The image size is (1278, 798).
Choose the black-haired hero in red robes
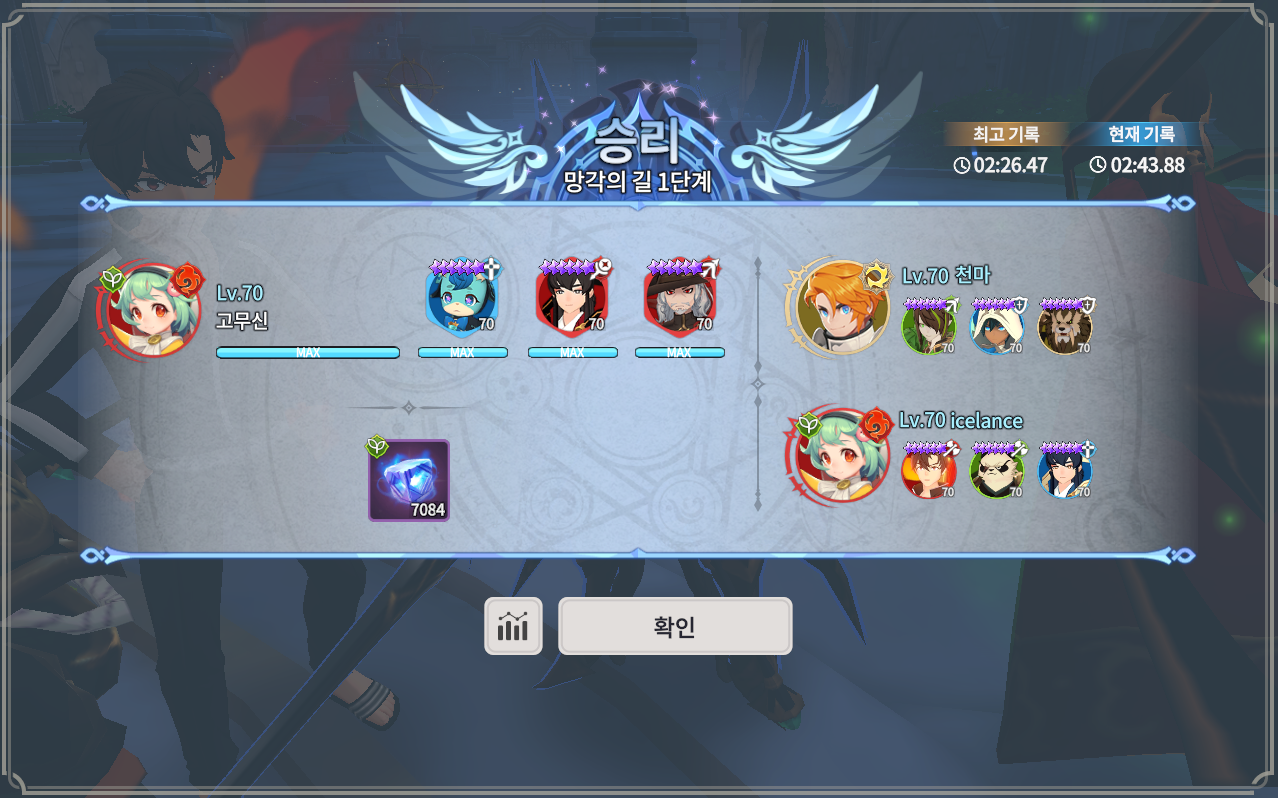[571, 301]
